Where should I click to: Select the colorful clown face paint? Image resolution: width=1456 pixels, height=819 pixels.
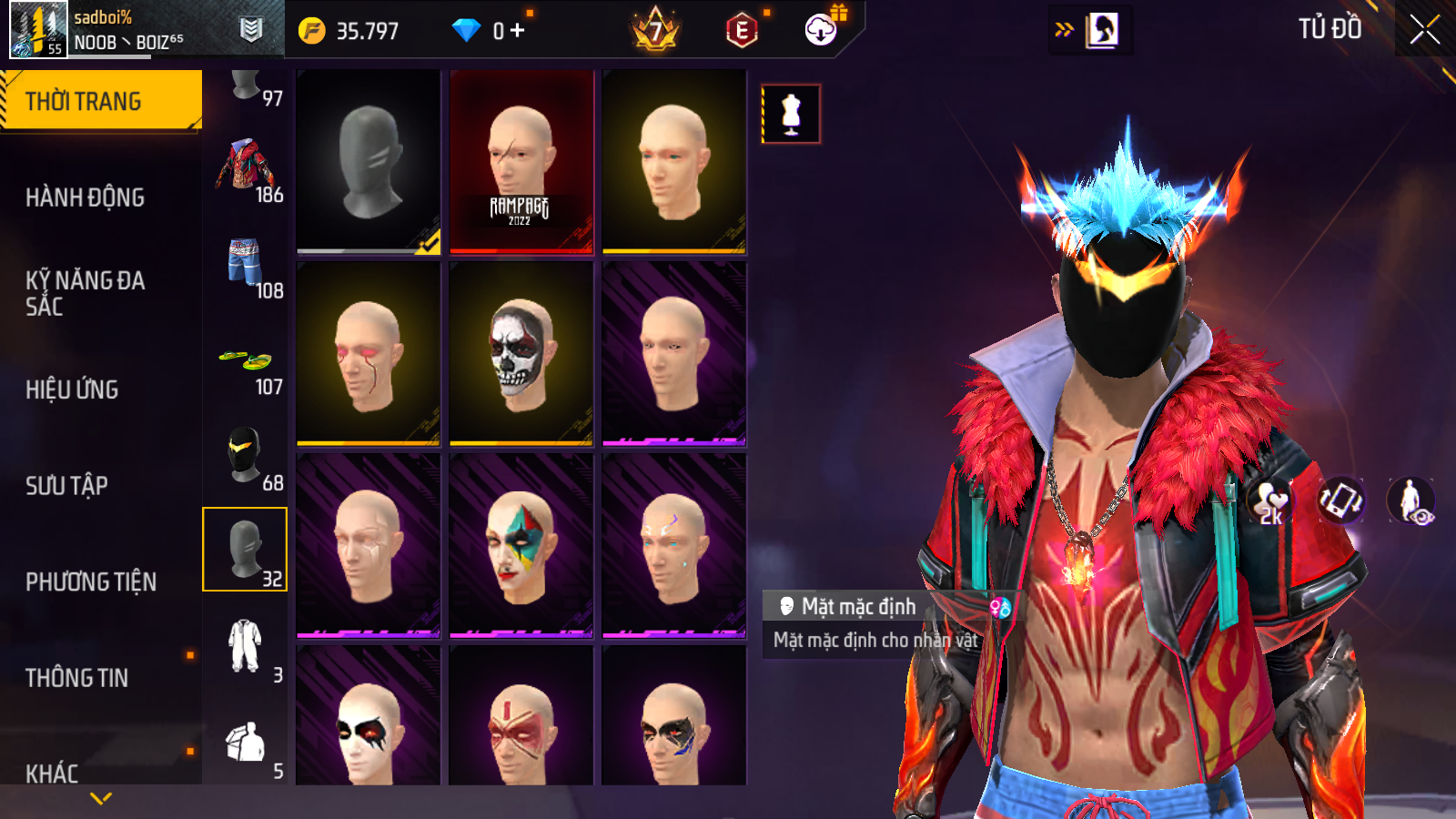521,546
